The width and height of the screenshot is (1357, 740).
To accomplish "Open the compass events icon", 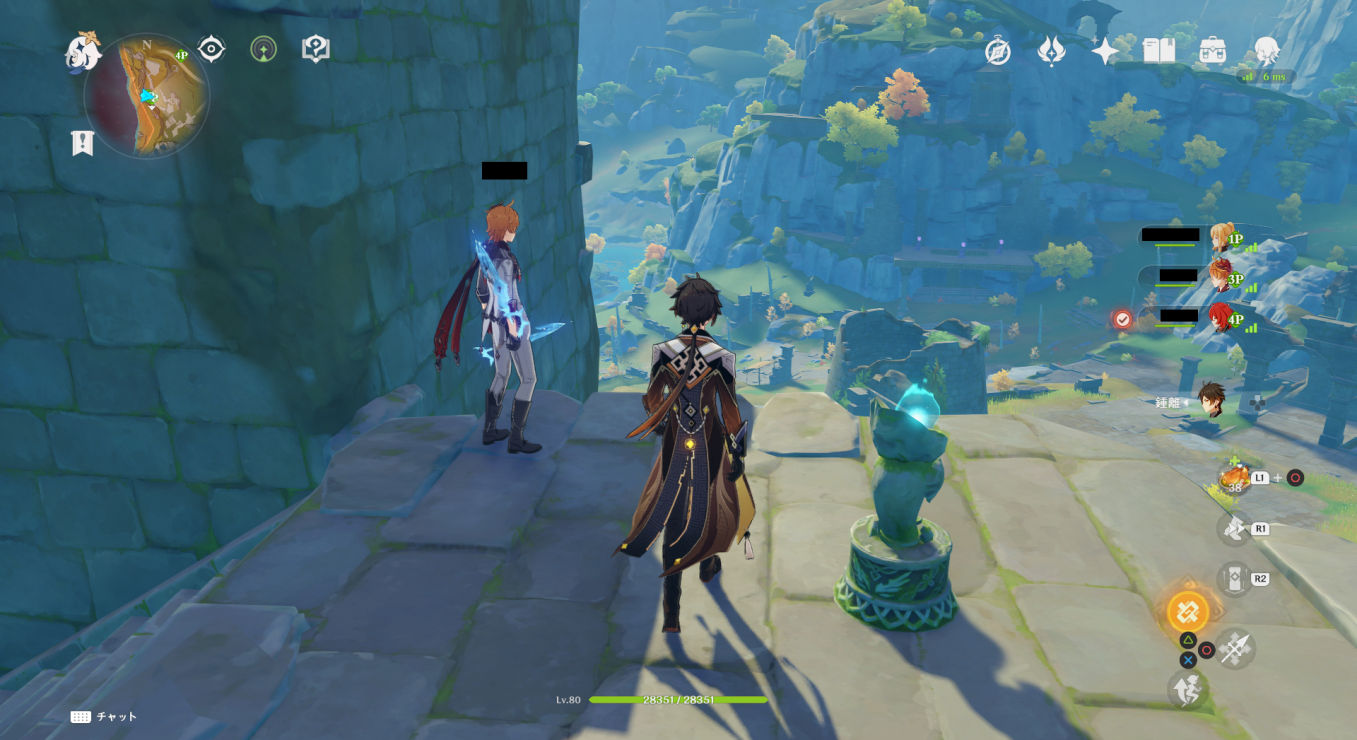I will 997,51.
